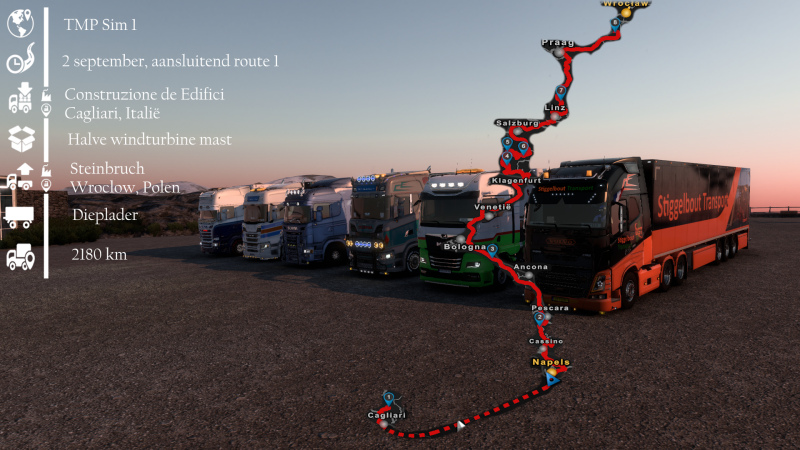
Task: Click the cargo box icon
Action: pos(21,137)
